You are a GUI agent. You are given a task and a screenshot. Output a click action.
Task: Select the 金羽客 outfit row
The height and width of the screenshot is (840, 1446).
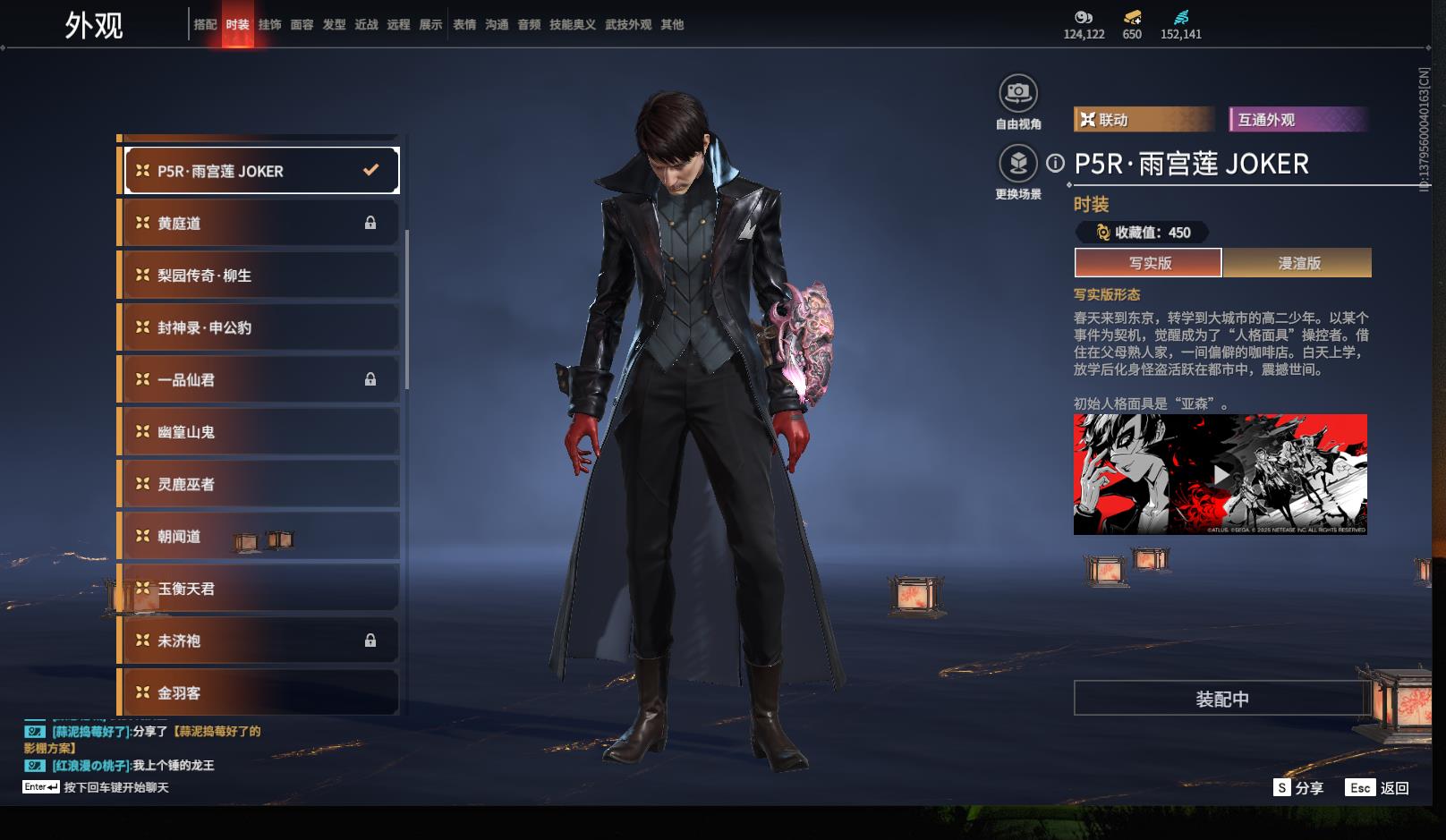coord(259,692)
